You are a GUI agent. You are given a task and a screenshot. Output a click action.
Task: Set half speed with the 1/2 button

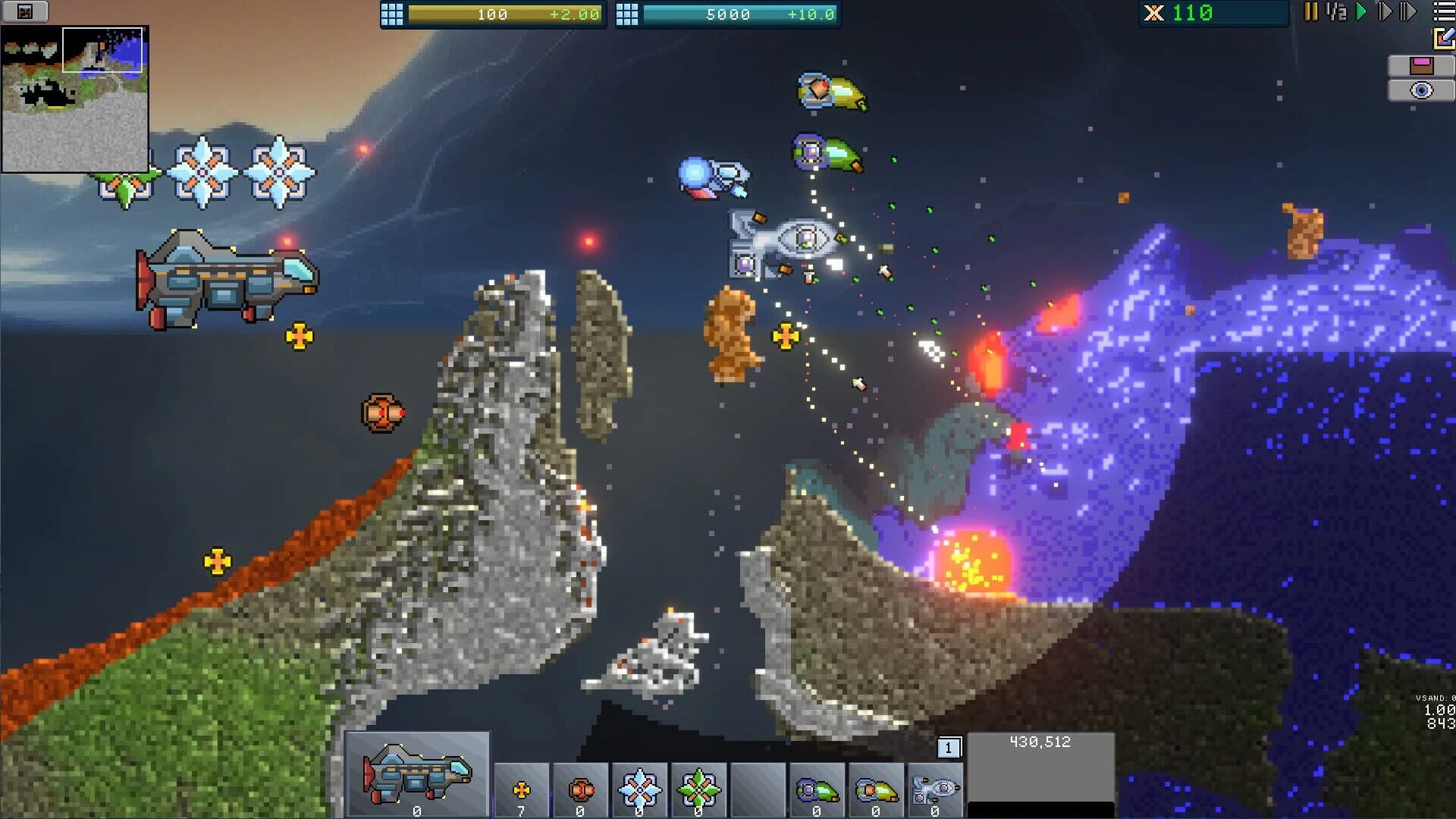click(1335, 12)
